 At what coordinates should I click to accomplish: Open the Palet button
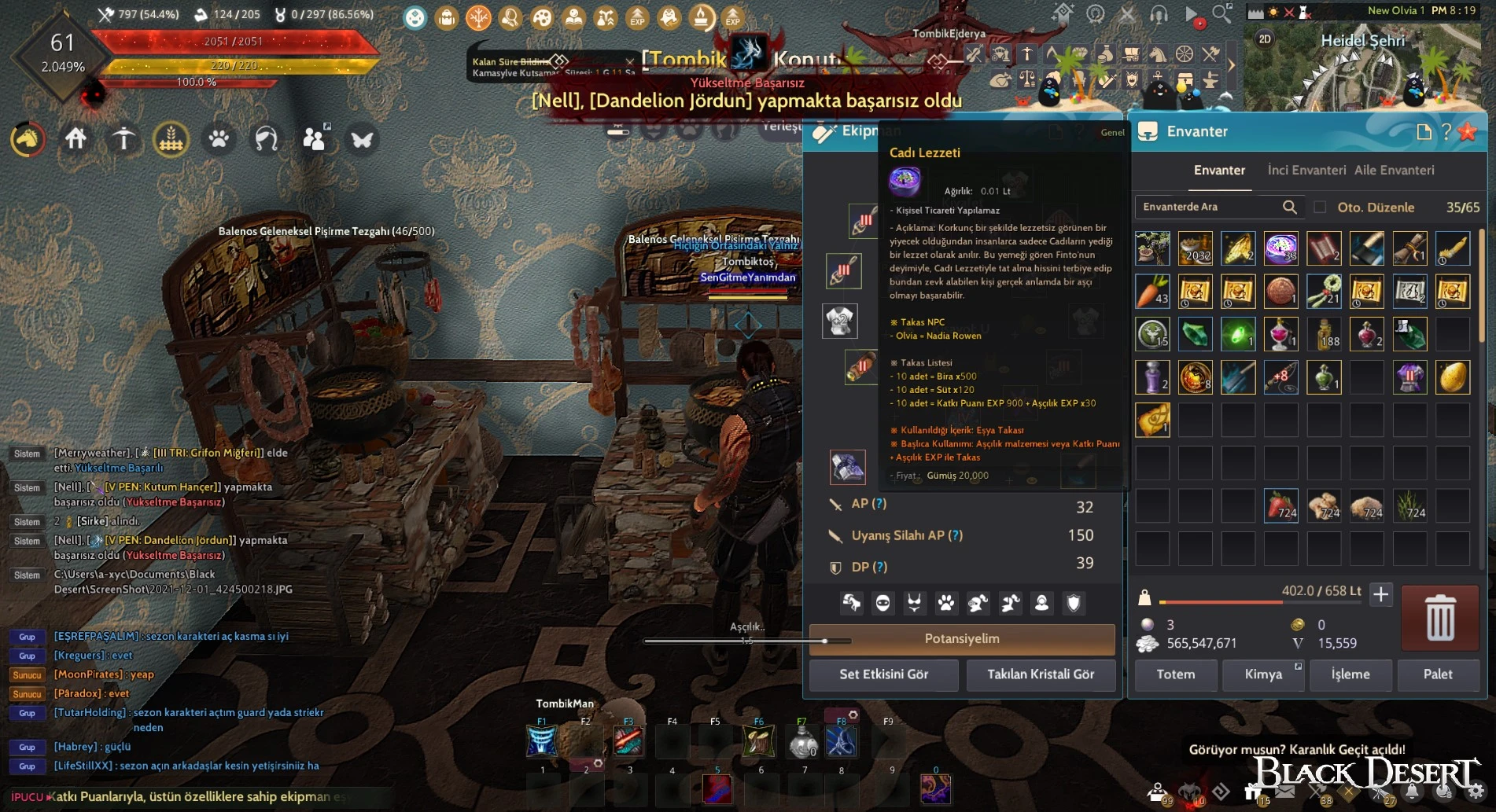coord(1438,674)
